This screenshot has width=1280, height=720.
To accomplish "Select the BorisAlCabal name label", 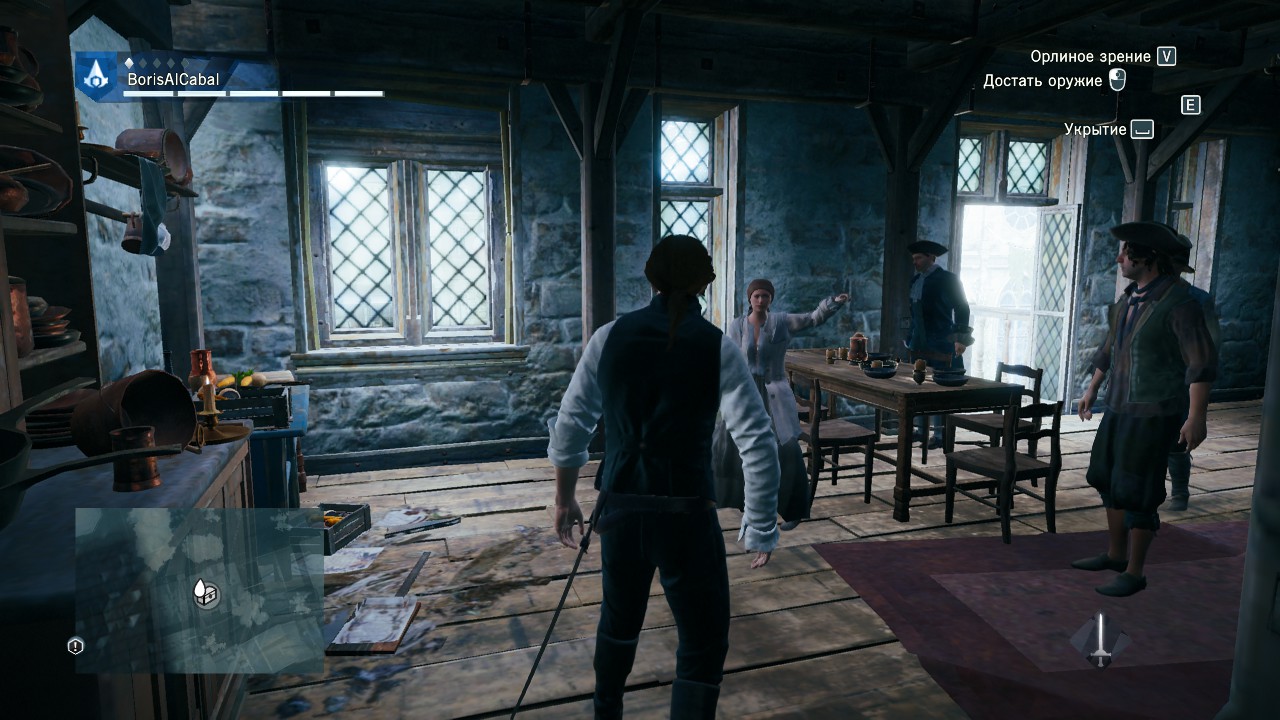I will pos(173,79).
